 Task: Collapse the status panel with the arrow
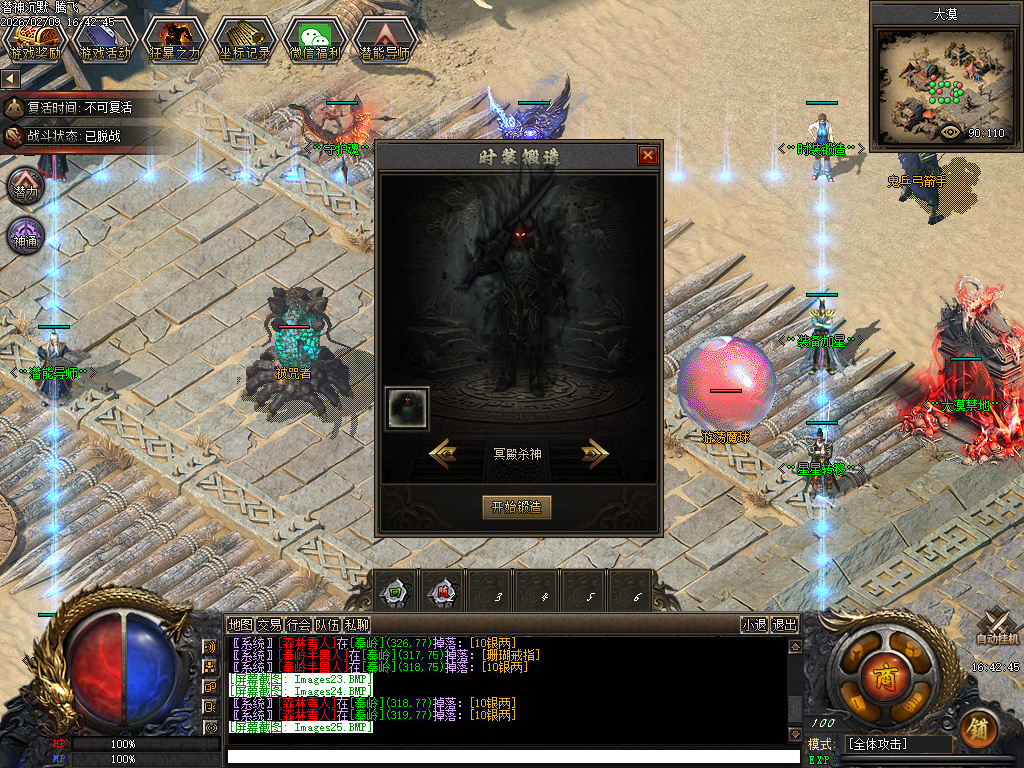coord(10,78)
